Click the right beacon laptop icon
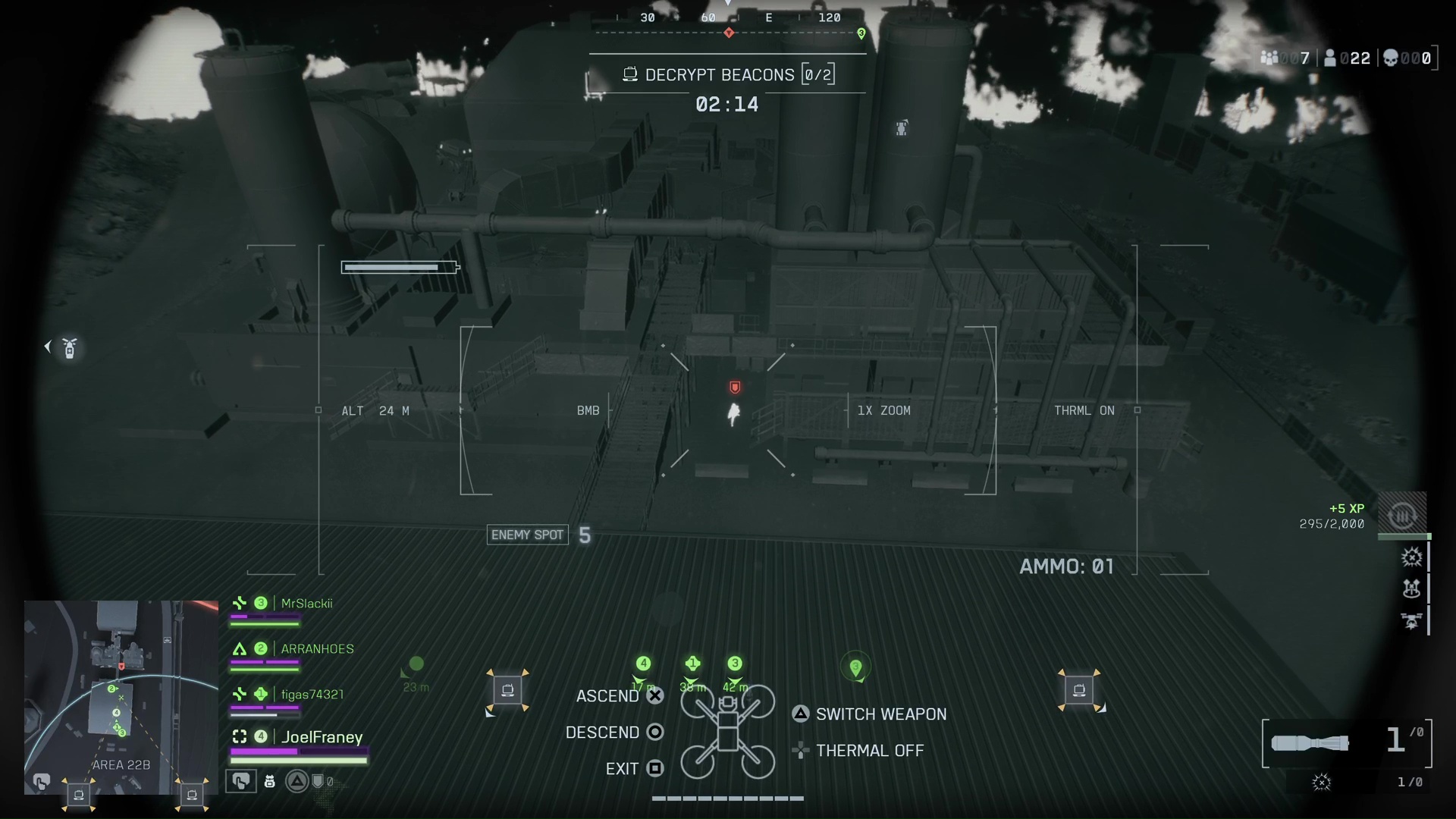 click(x=1079, y=689)
